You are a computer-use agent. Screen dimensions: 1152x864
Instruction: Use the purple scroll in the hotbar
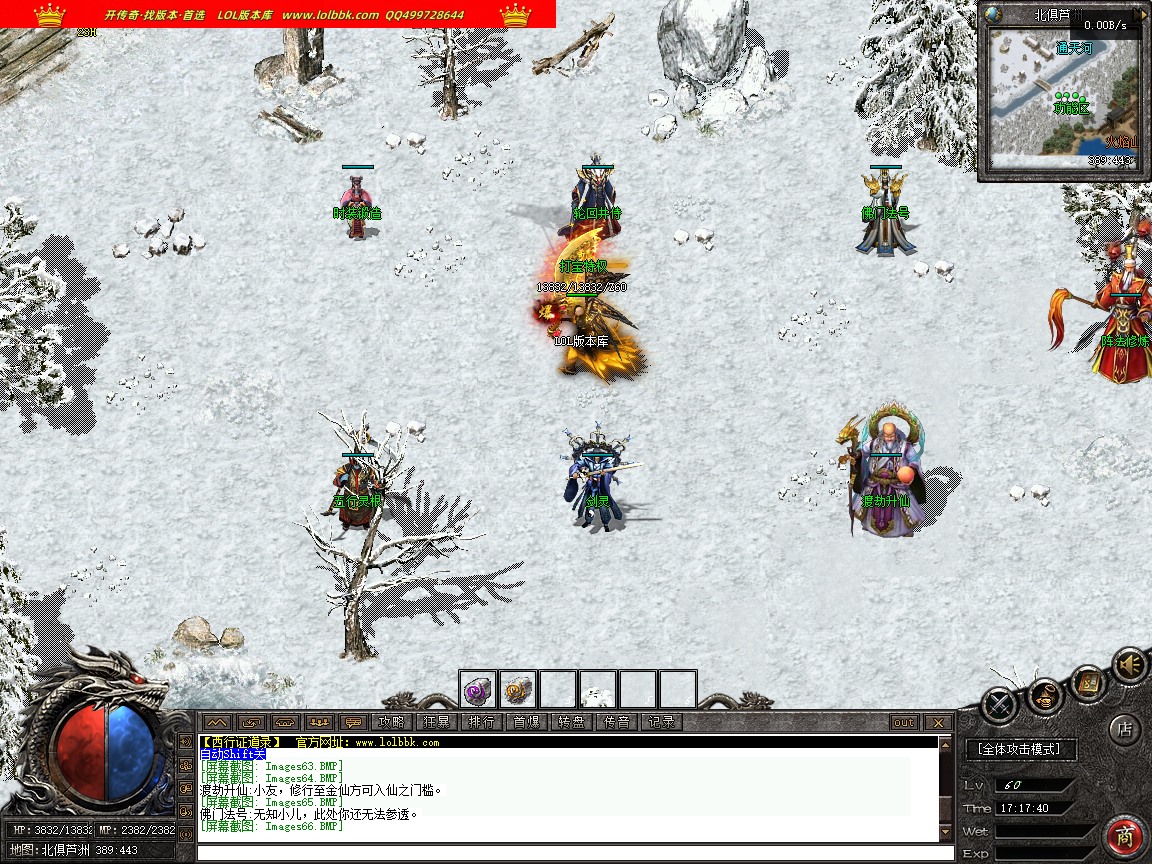(x=478, y=689)
